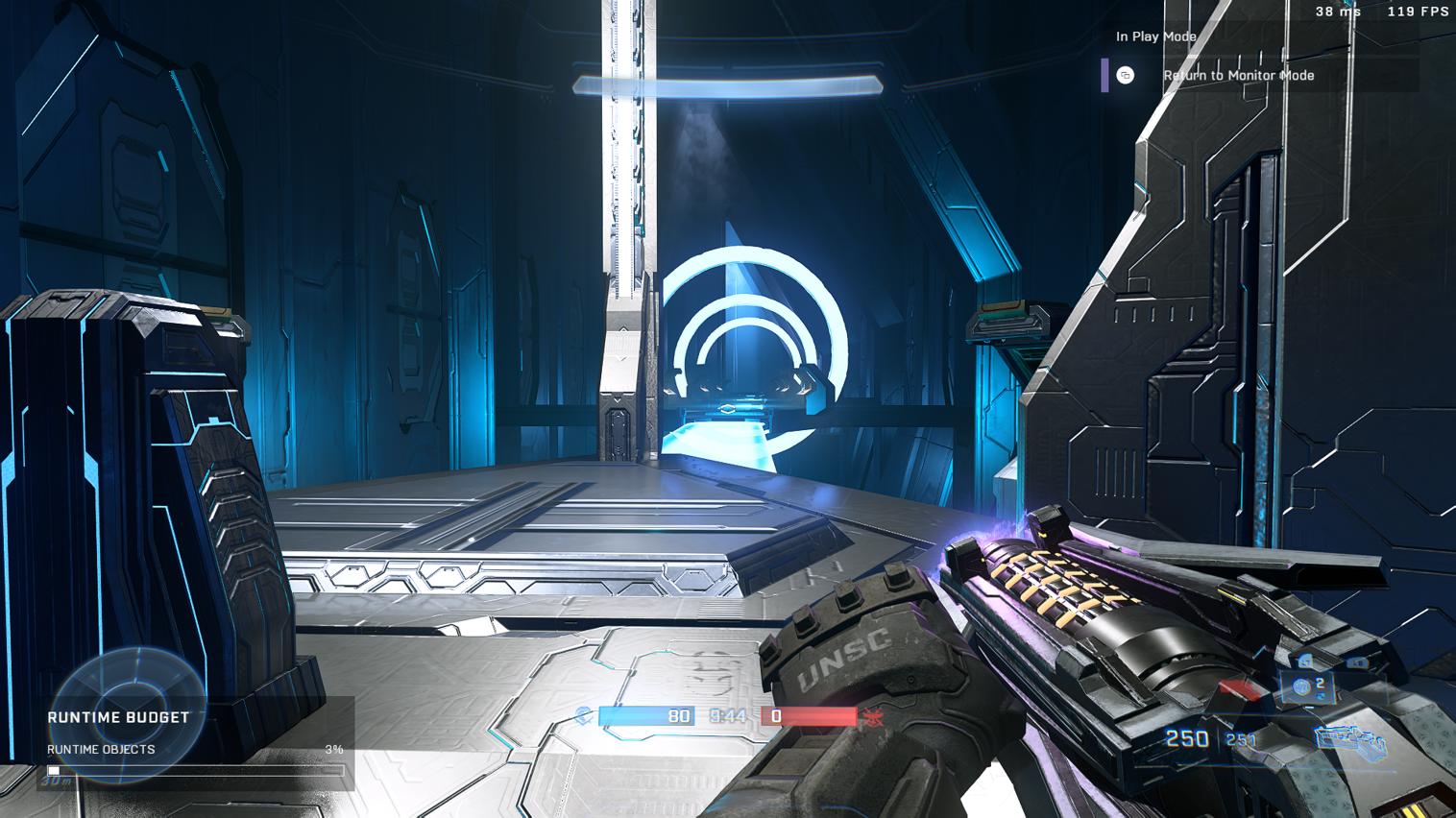Click the red team emblem by the score
The height and width of the screenshot is (818, 1456).
tap(873, 716)
